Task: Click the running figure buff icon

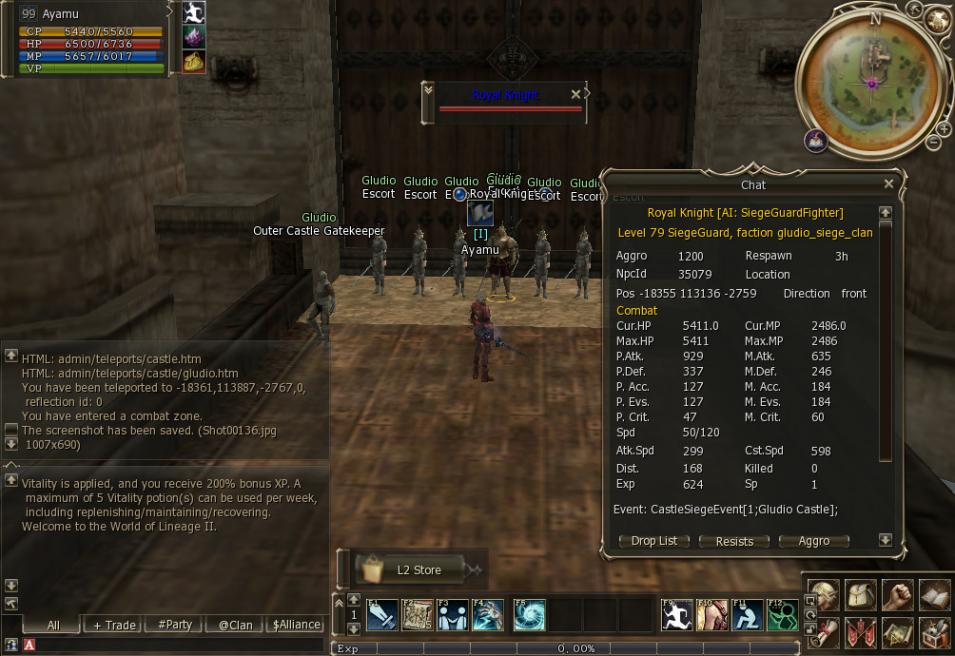Action: click(194, 13)
